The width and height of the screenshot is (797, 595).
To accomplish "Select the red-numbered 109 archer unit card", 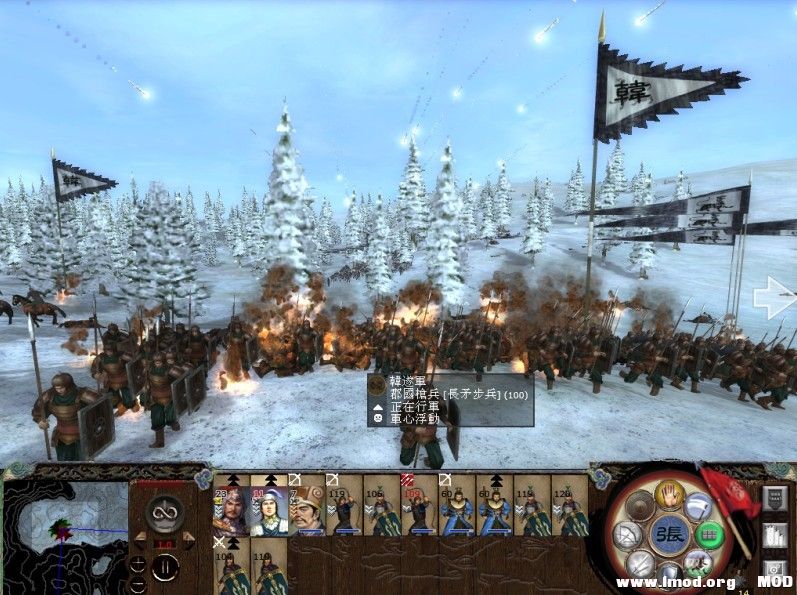I will pos(419,506).
